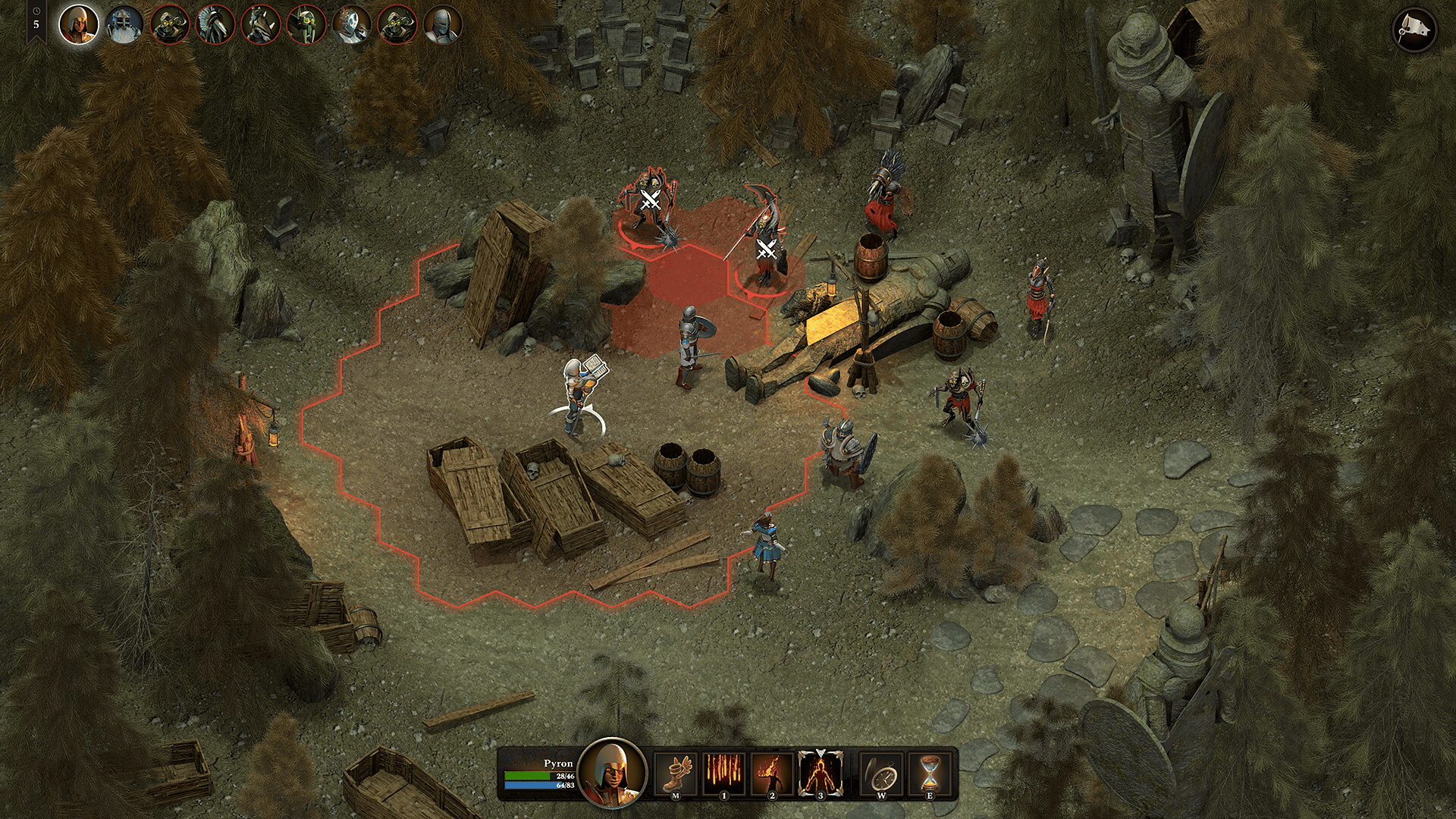Image resolution: width=1456 pixels, height=819 pixels.
Task: Select the blue-masked ally portrait in turn order
Action: pyautogui.click(x=351, y=25)
